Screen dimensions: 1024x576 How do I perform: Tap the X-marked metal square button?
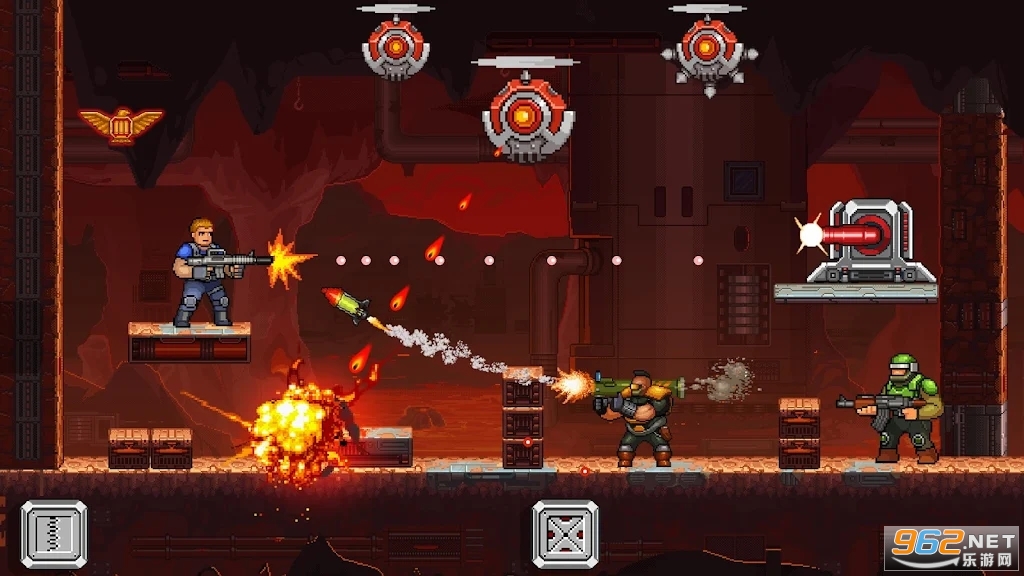(x=565, y=535)
